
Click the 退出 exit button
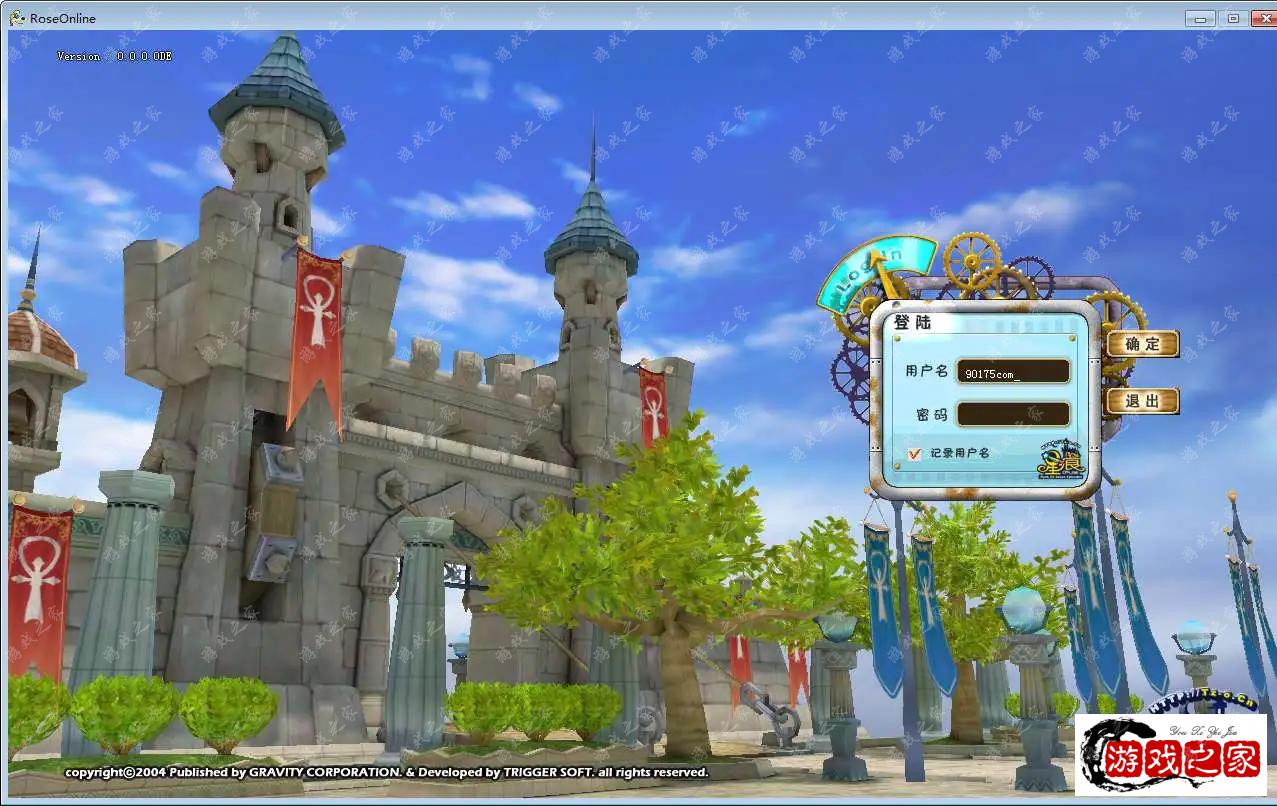[x=1142, y=401]
